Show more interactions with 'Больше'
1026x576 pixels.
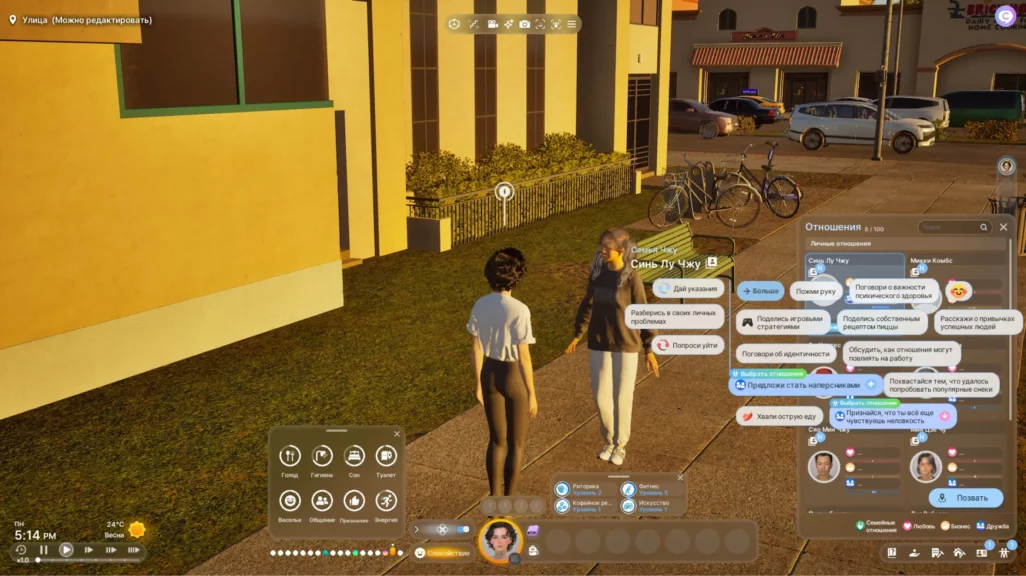point(760,291)
